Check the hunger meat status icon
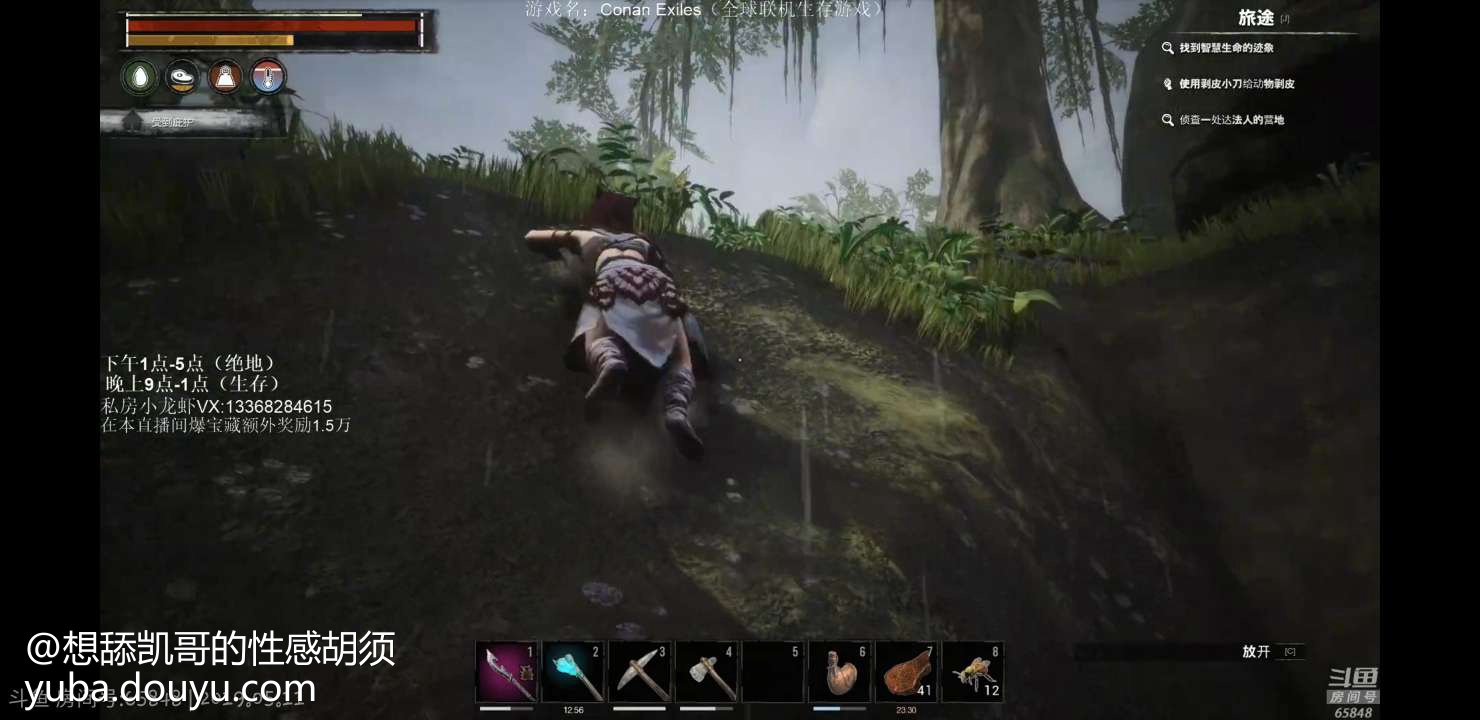The height and width of the screenshot is (720, 1480). [182, 77]
